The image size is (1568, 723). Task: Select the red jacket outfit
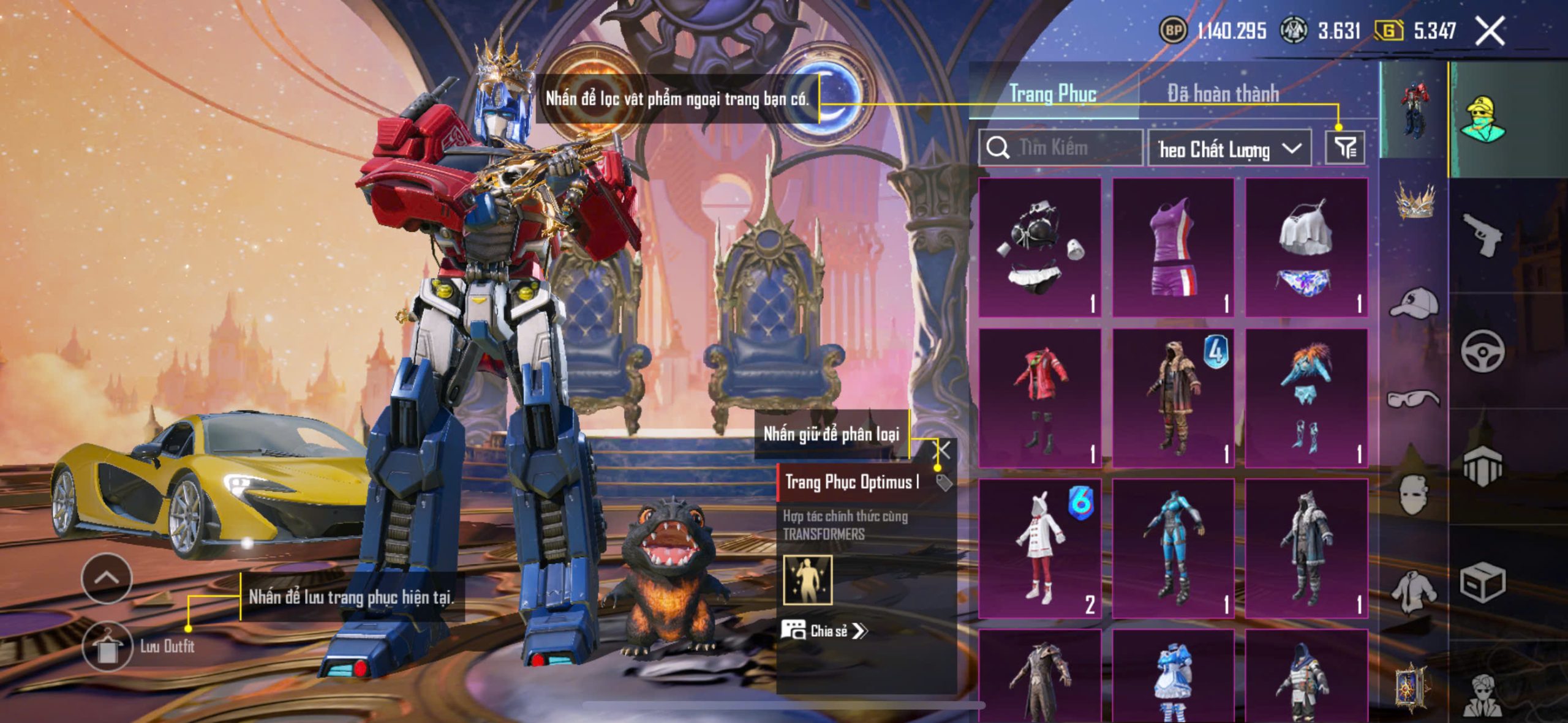click(1039, 398)
